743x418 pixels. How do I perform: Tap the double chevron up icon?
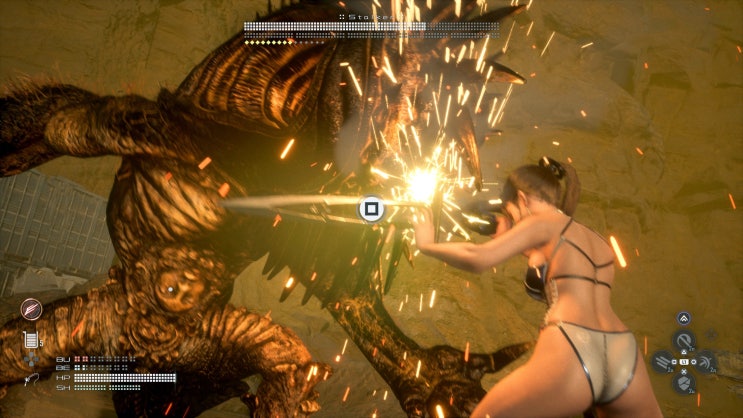tap(684, 318)
